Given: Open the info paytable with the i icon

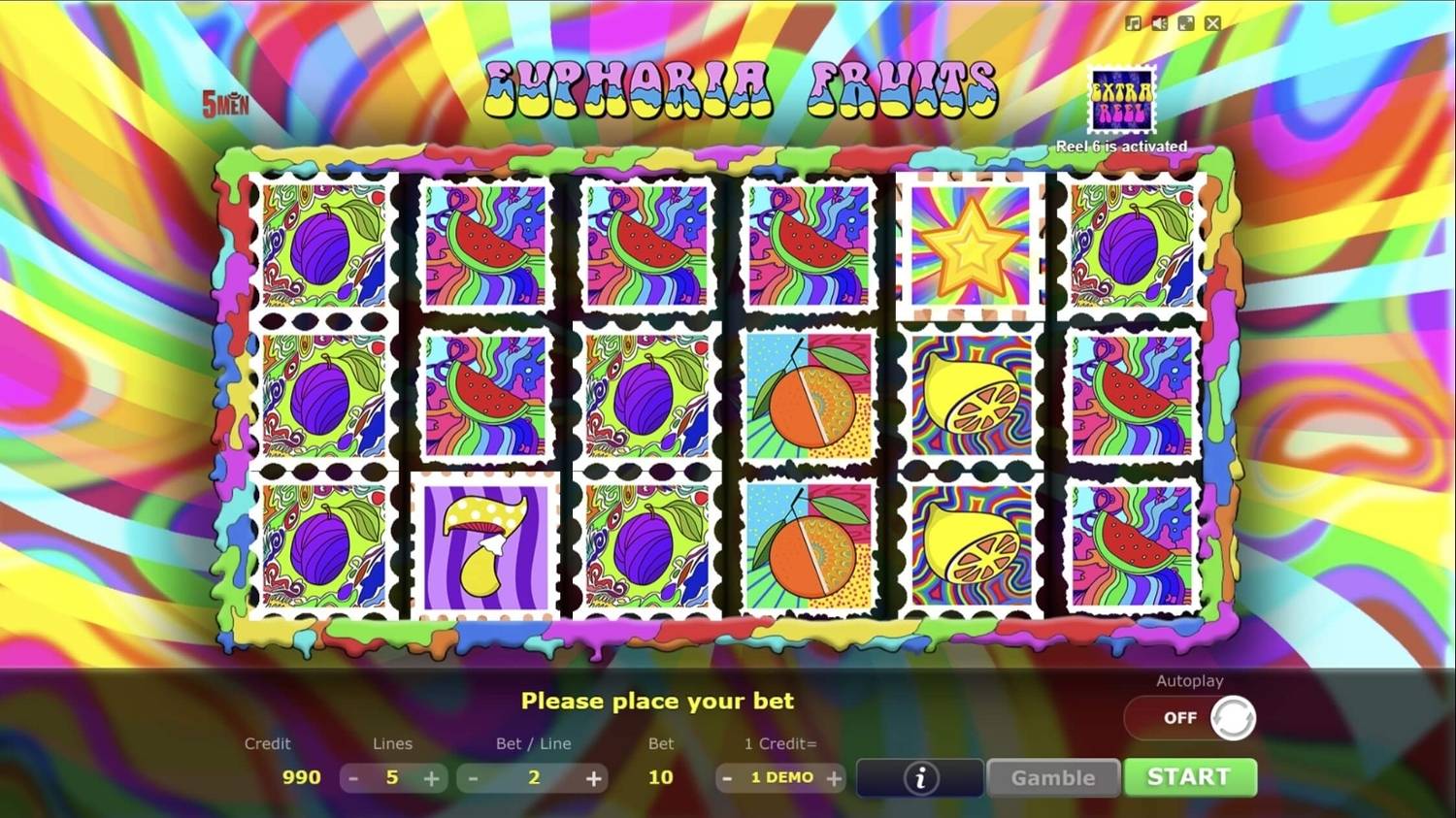Looking at the screenshot, I should [x=918, y=777].
